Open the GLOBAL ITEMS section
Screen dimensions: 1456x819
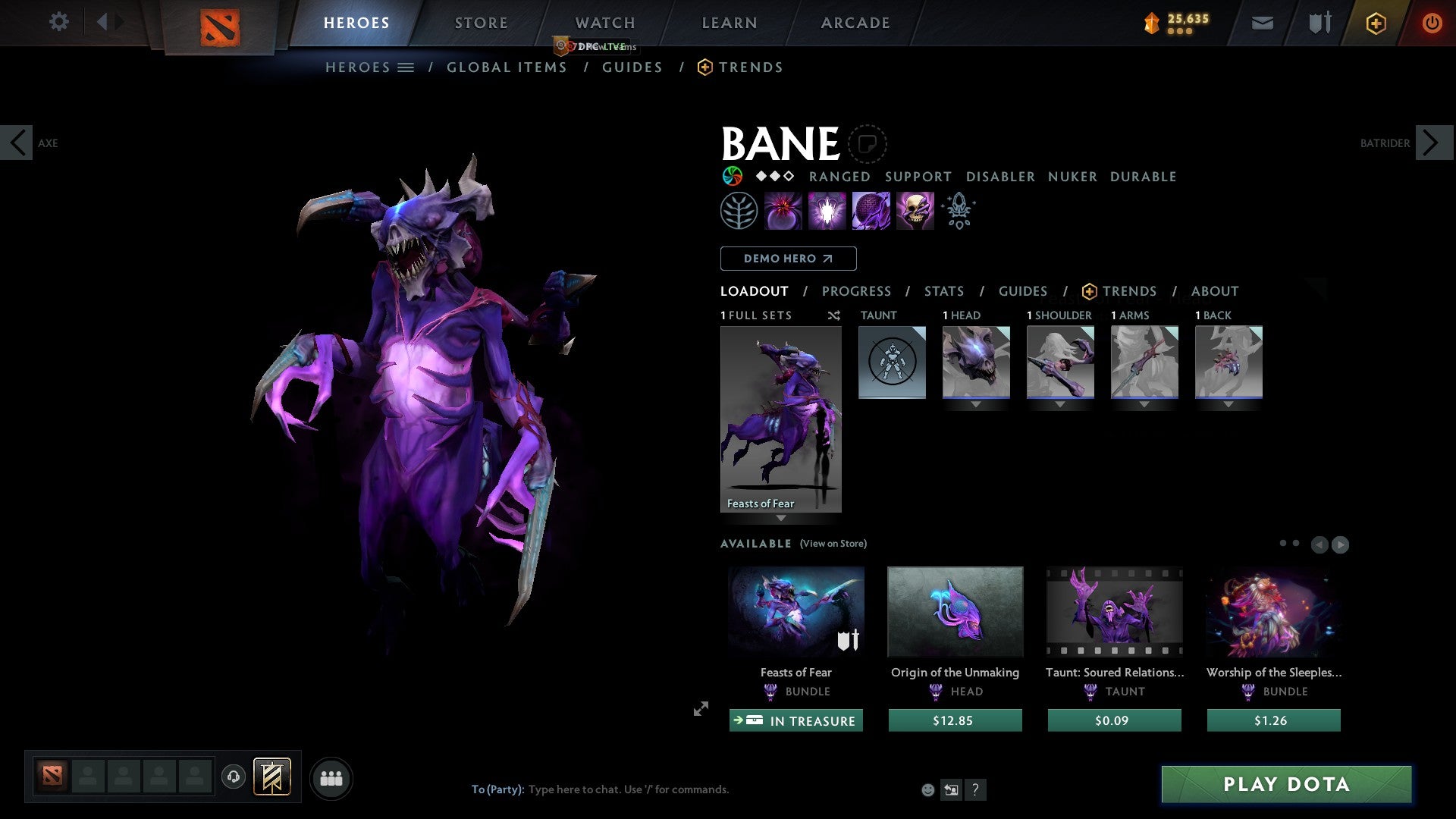click(x=507, y=67)
